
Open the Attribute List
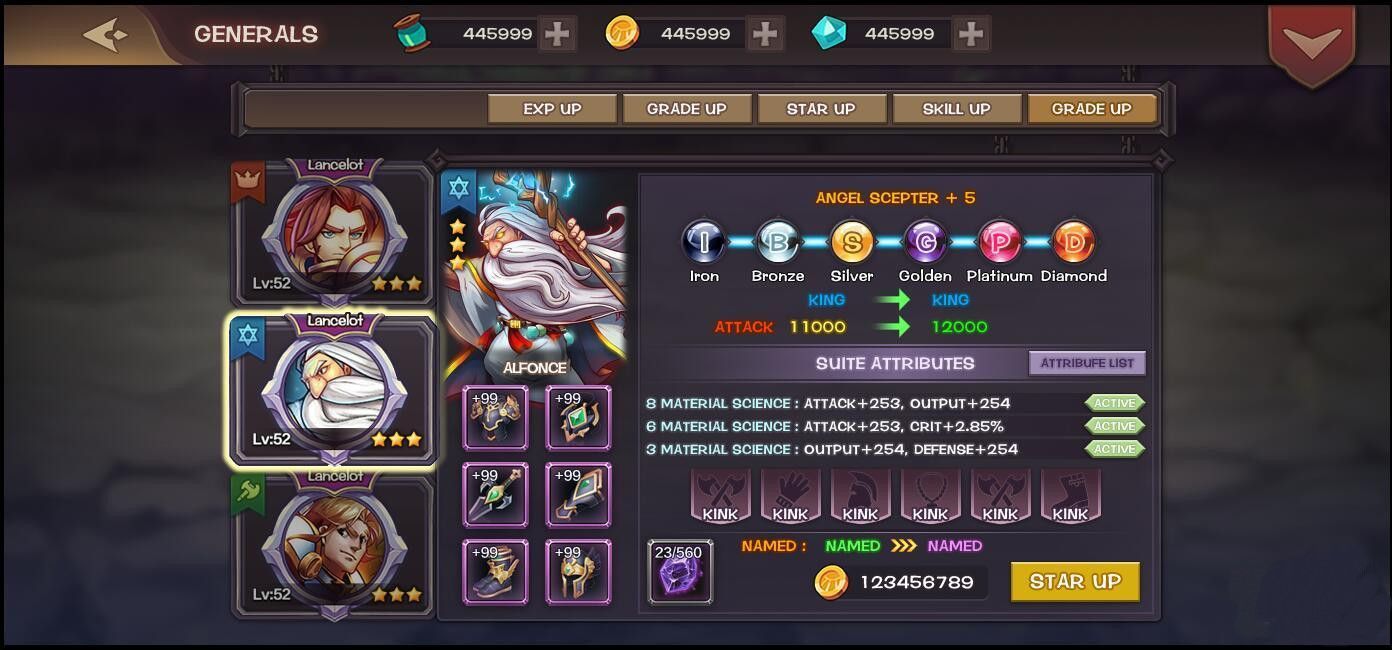(x=1087, y=363)
